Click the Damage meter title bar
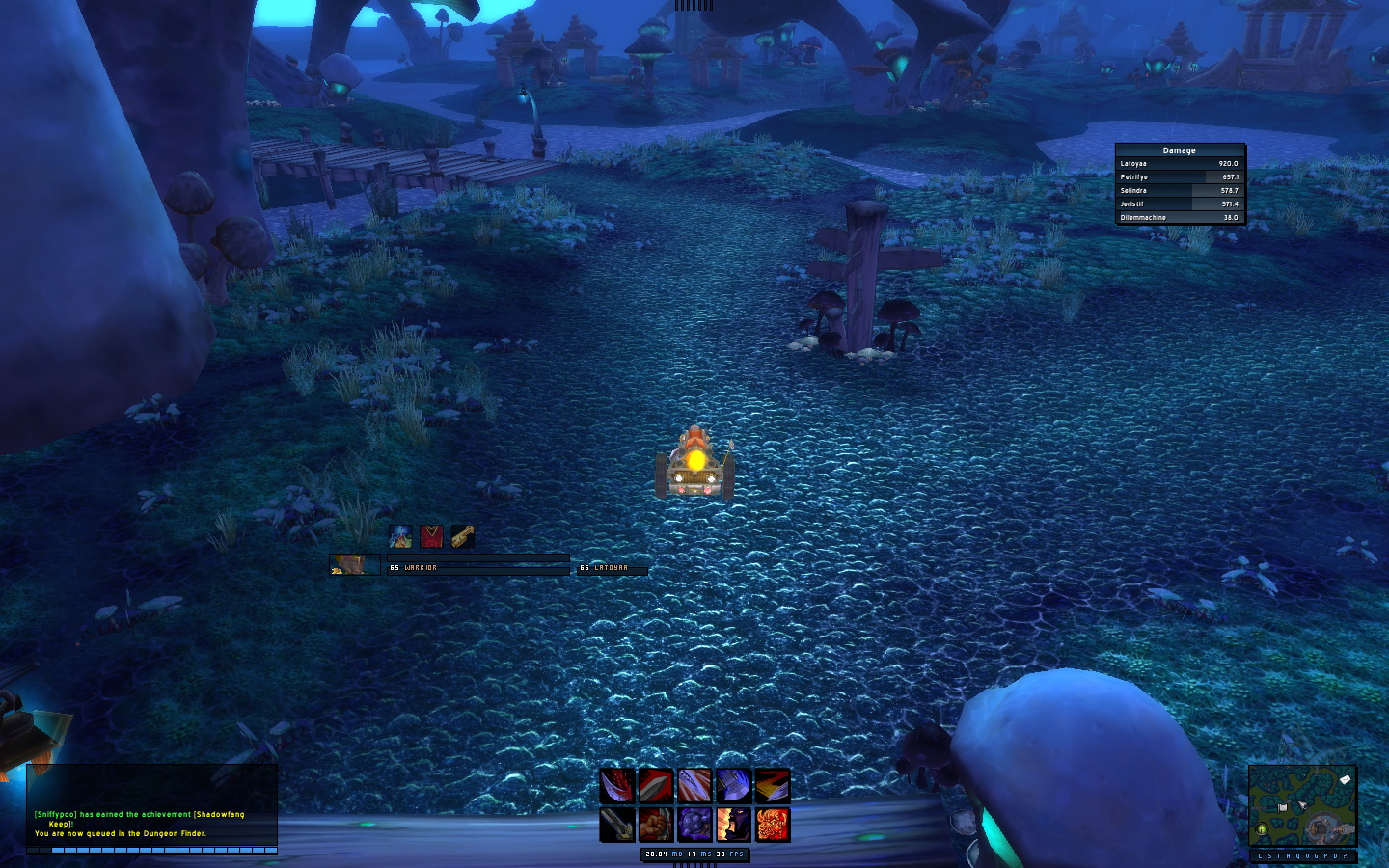1389x868 pixels. pyautogui.click(x=1179, y=150)
